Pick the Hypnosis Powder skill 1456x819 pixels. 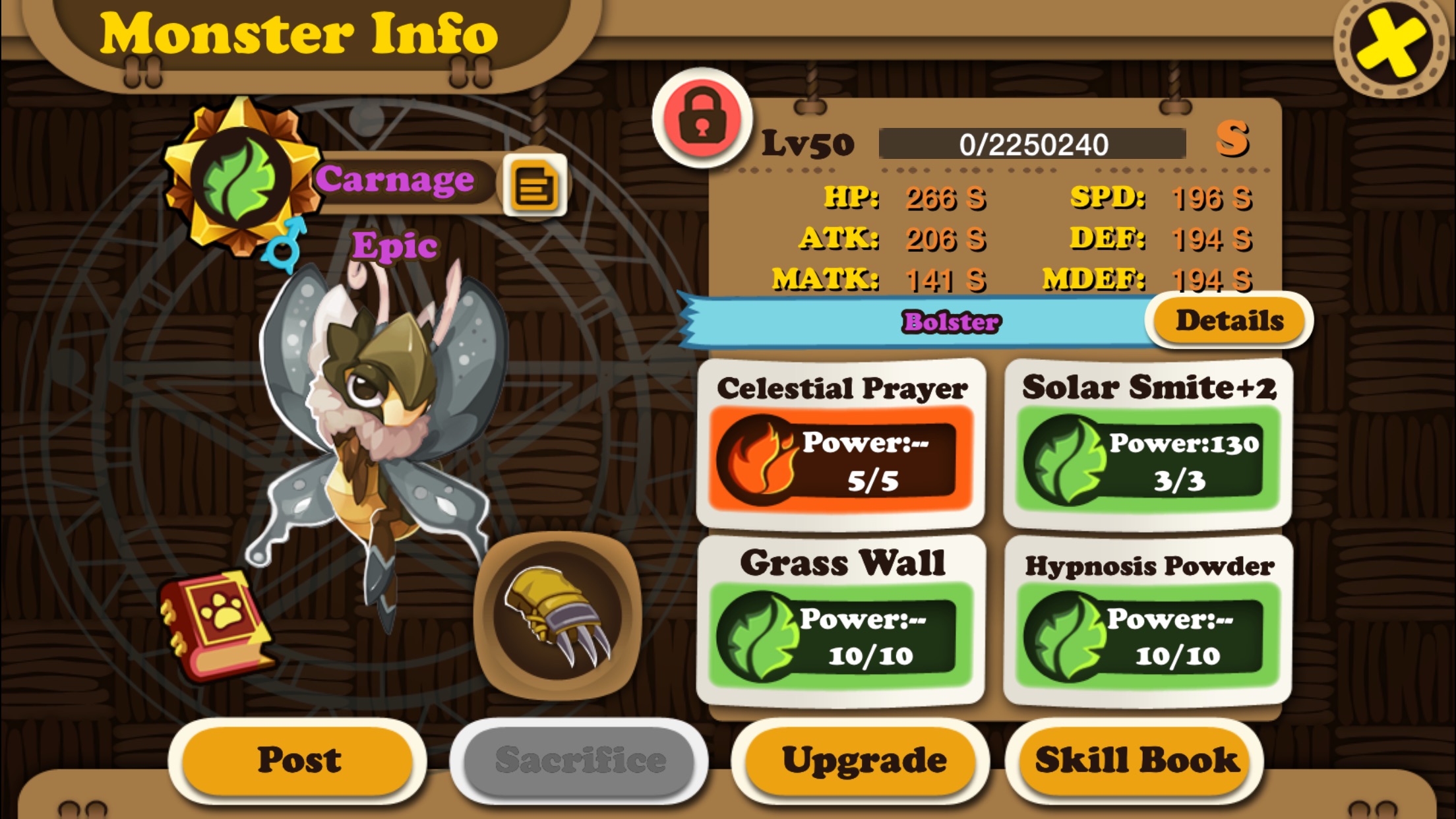click(x=1147, y=620)
